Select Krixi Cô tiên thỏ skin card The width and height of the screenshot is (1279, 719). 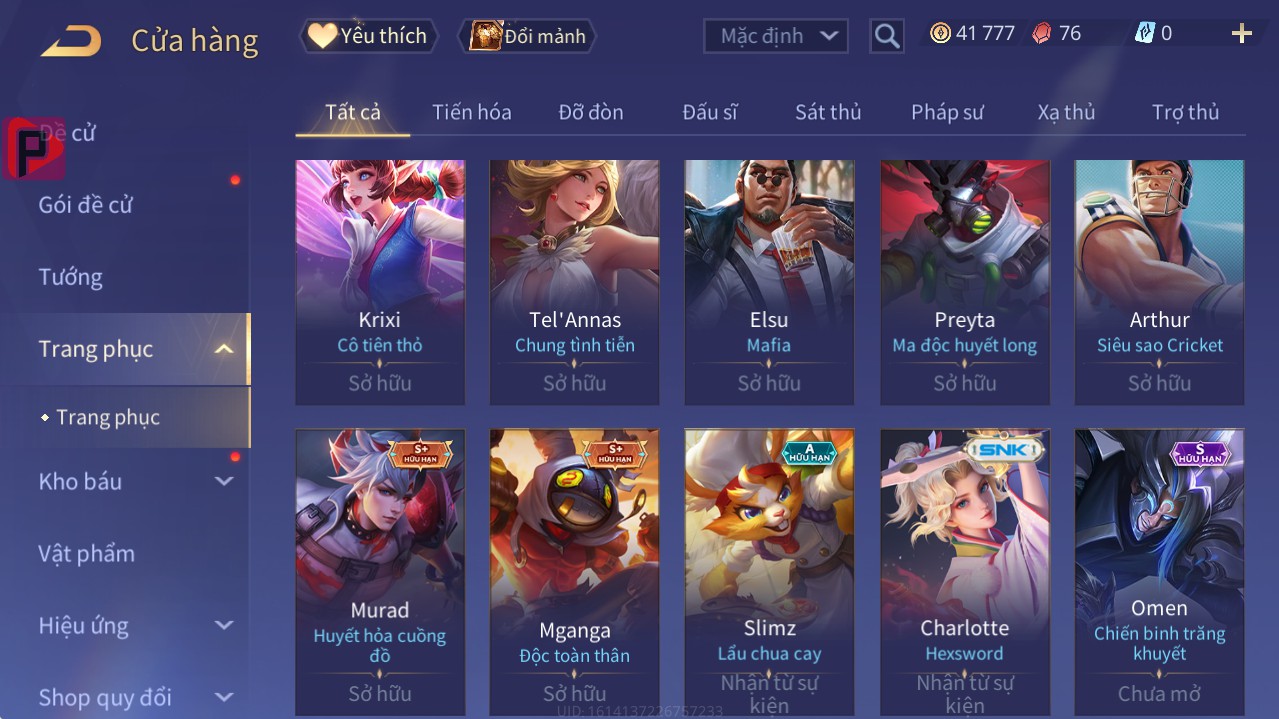pyautogui.click(x=380, y=280)
